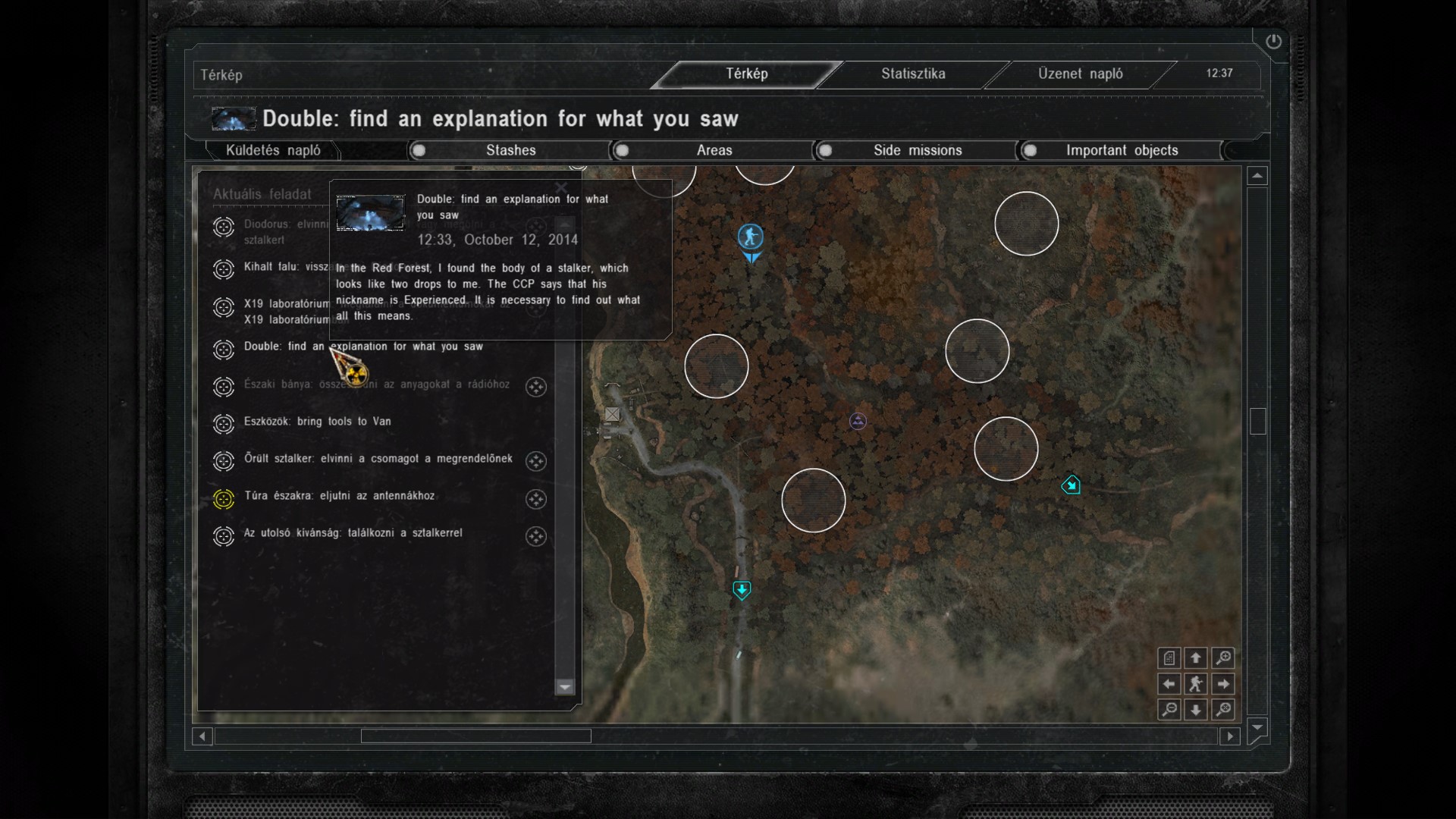Screen dimensions: 1456x819
Task: Open the Üzenet napló tab
Action: 1080,74
